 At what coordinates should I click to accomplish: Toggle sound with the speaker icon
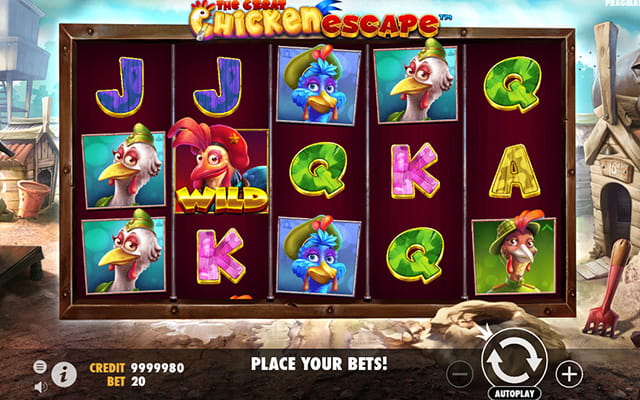tap(40, 386)
